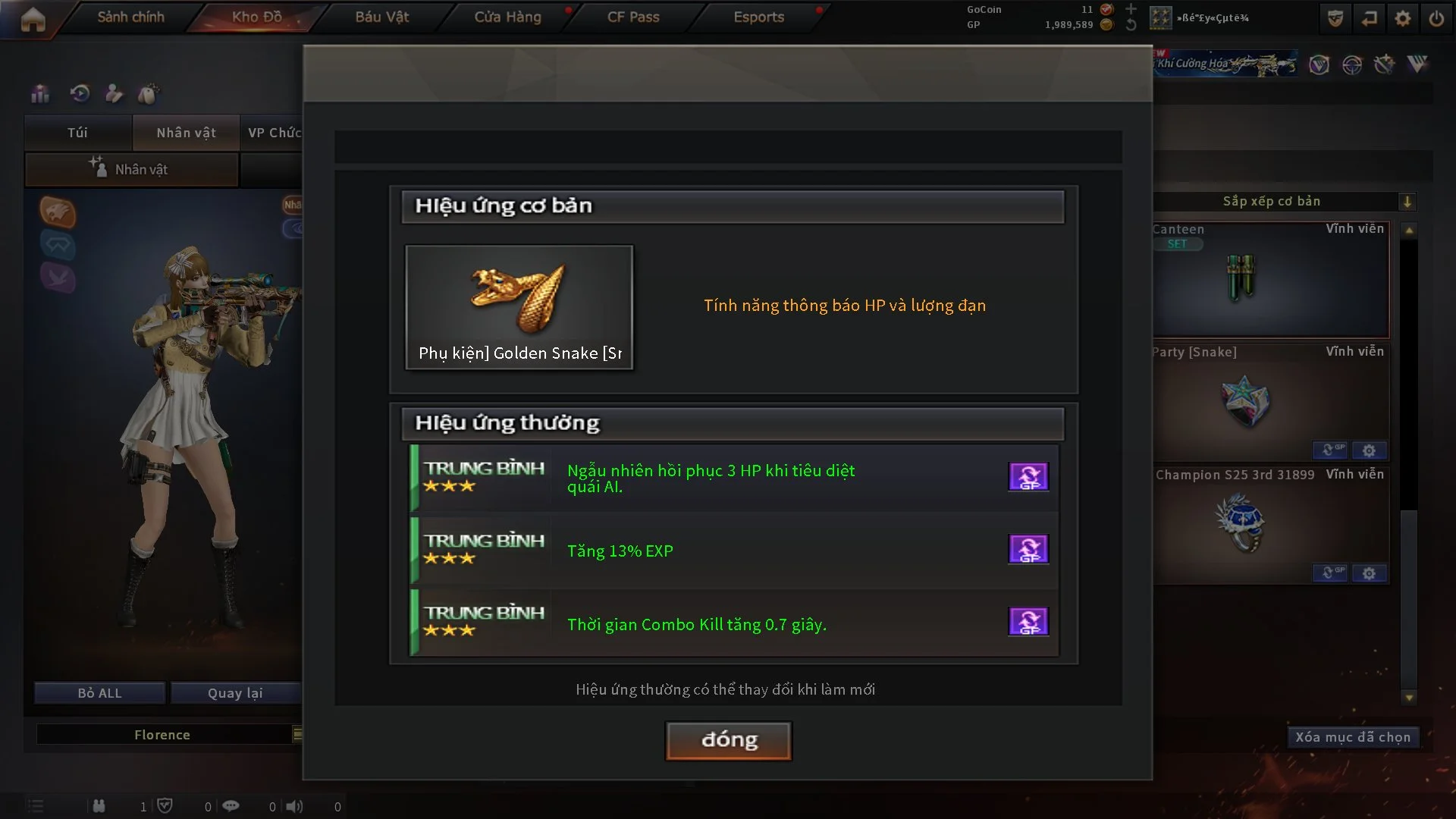Image resolution: width=1456 pixels, height=819 pixels.
Task: Open the gear settings icon
Action: [1403, 18]
